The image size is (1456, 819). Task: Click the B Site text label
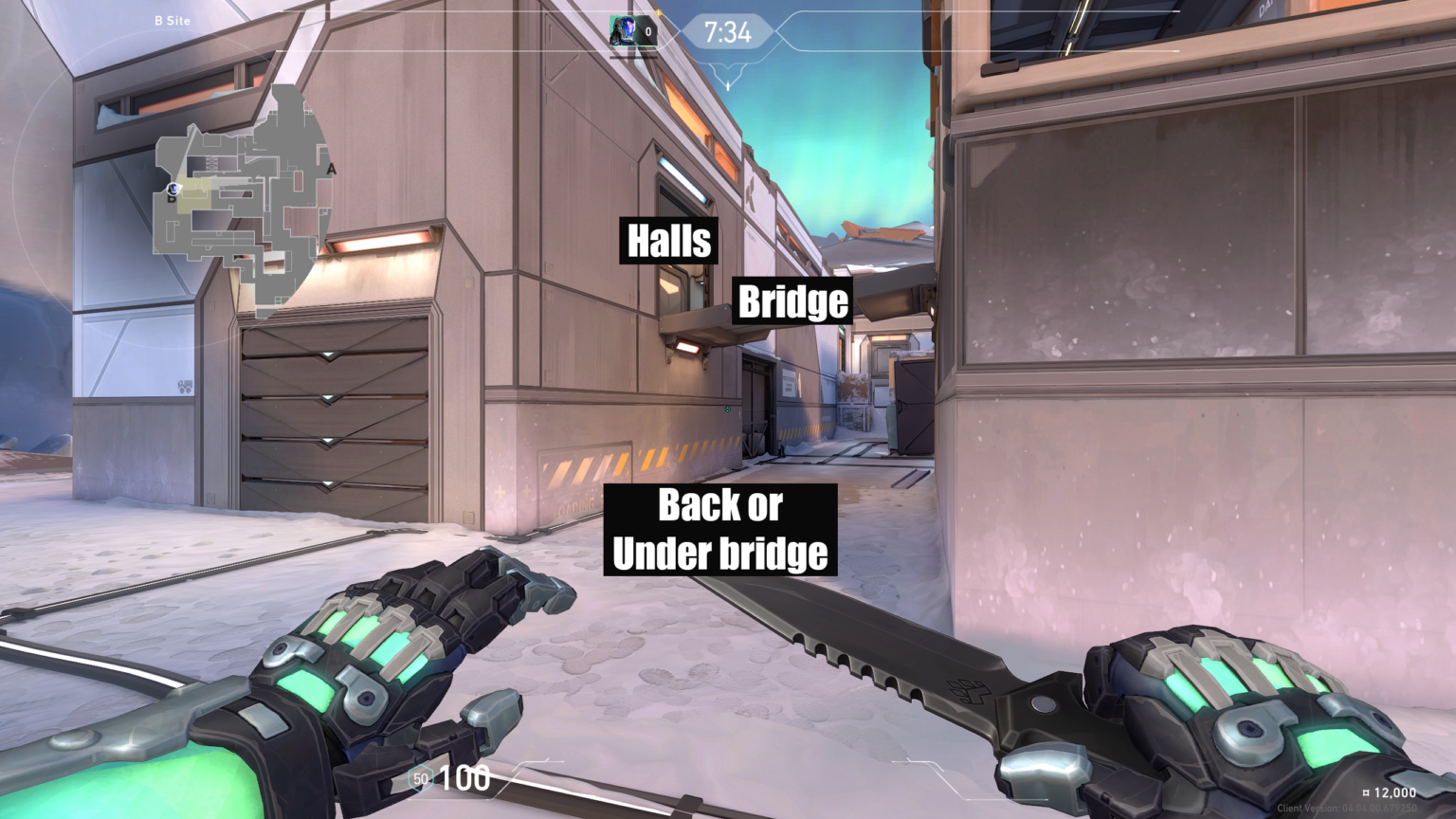click(173, 20)
